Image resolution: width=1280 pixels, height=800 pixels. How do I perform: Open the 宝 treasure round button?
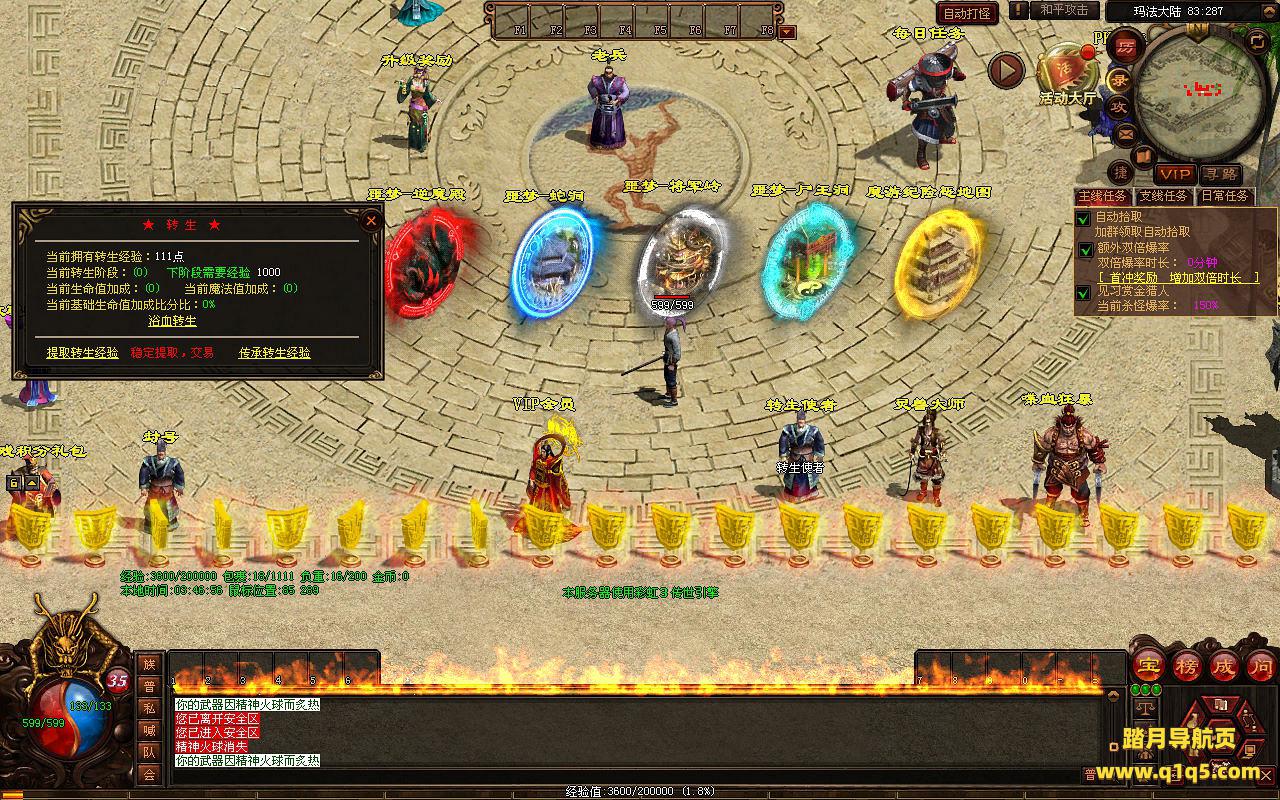pos(1148,665)
